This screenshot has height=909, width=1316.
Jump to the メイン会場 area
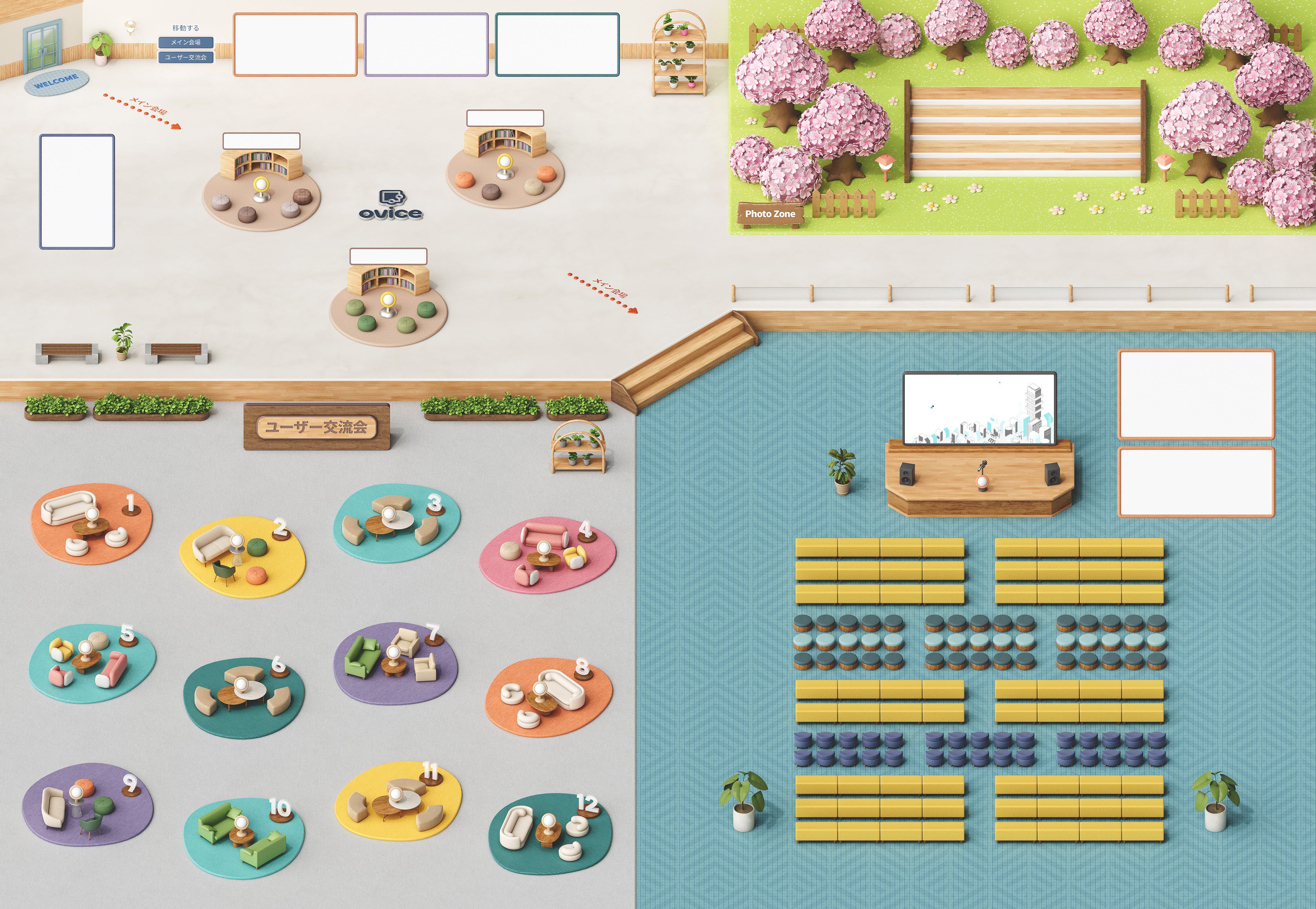(186, 42)
